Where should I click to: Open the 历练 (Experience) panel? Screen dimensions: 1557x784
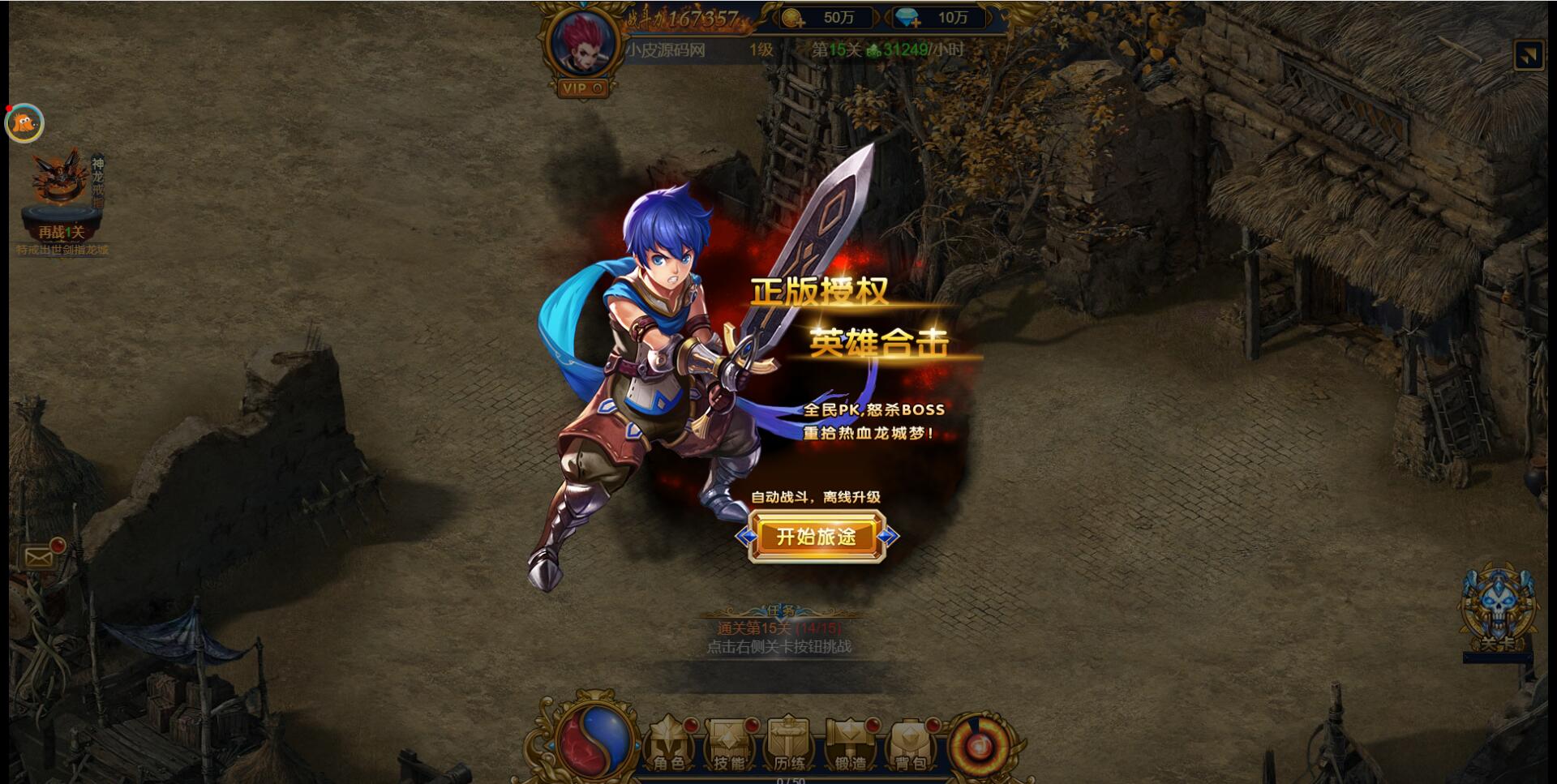[787, 742]
